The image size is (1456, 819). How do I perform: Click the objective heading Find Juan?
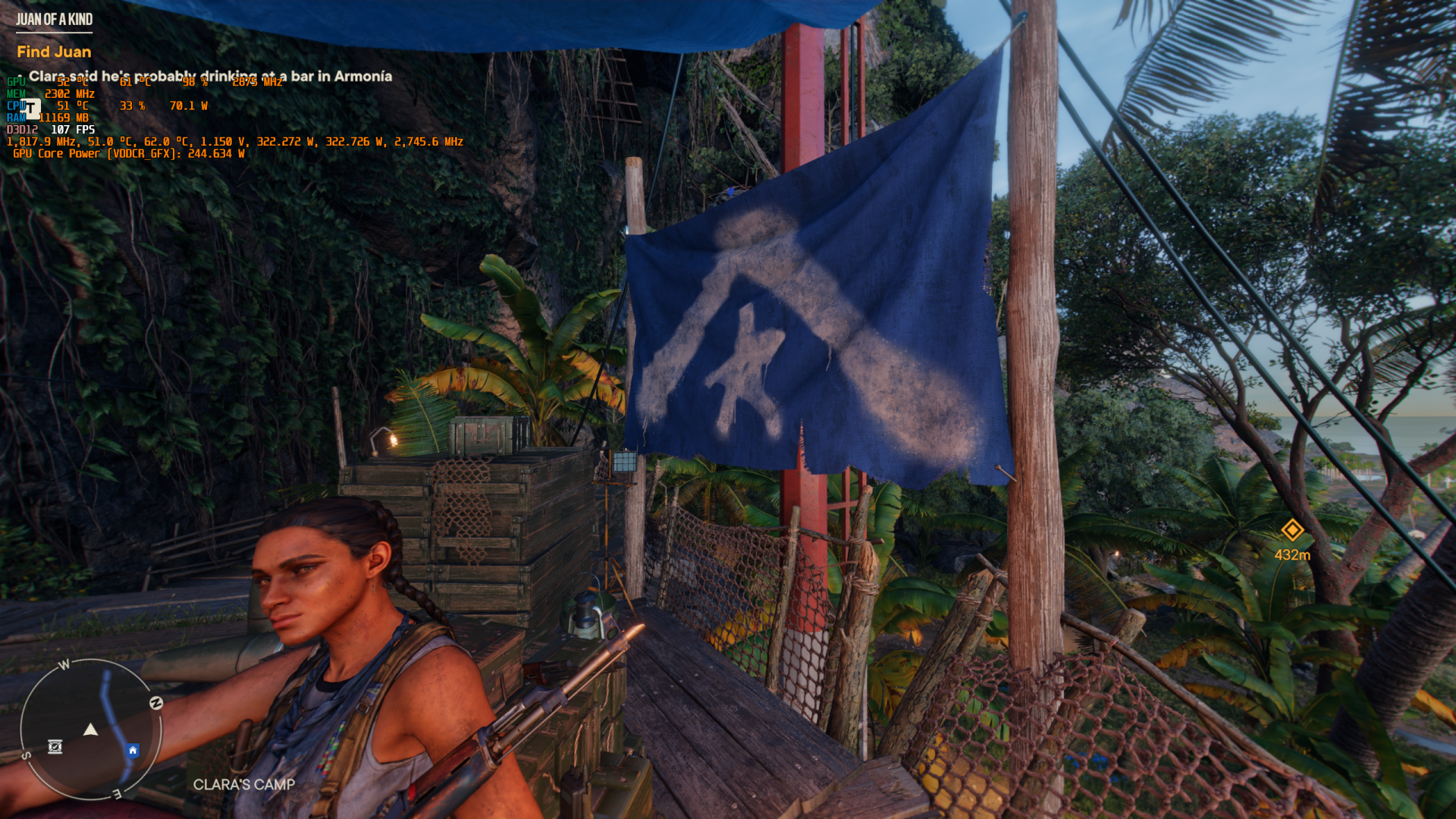pos(54,52)
